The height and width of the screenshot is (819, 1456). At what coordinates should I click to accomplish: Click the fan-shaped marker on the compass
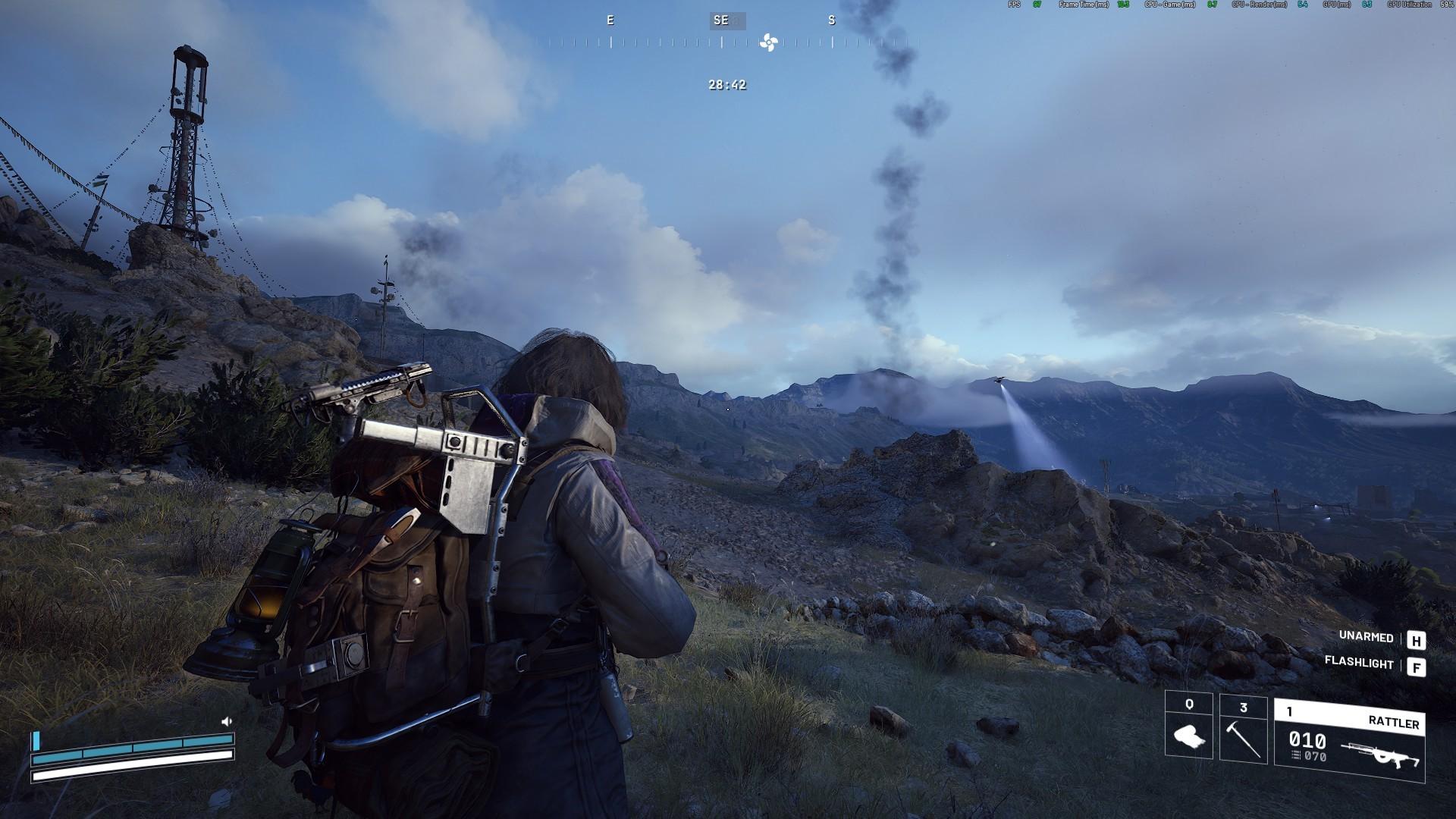coord(768,42)
